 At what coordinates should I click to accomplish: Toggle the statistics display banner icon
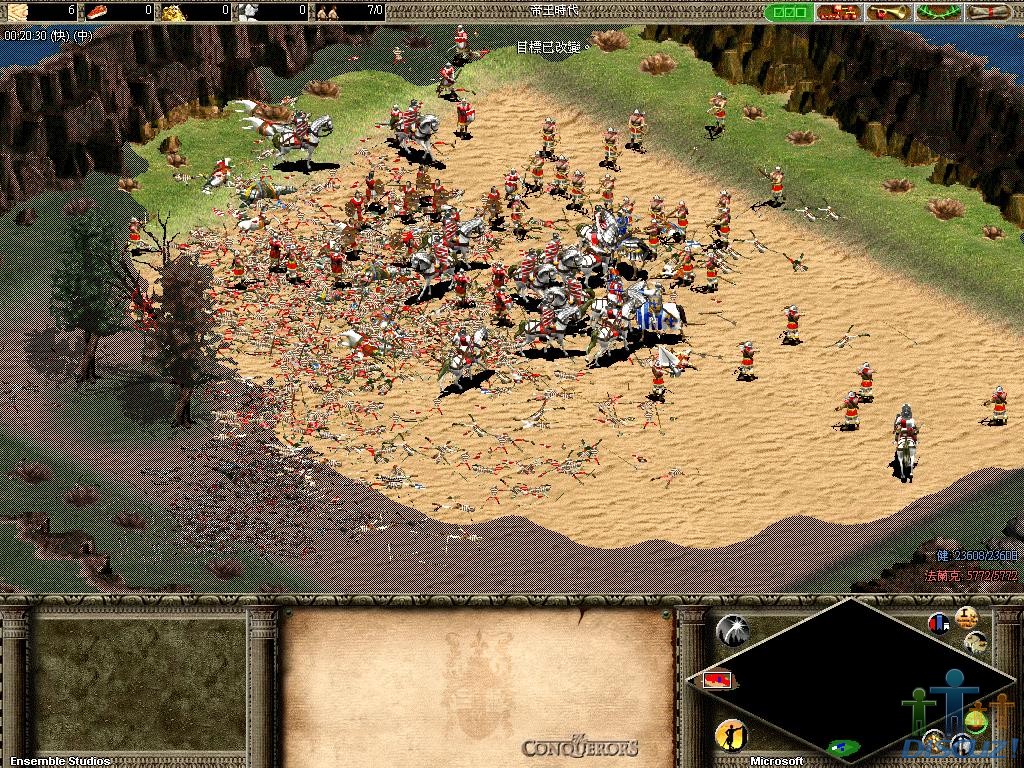[939, 624]
